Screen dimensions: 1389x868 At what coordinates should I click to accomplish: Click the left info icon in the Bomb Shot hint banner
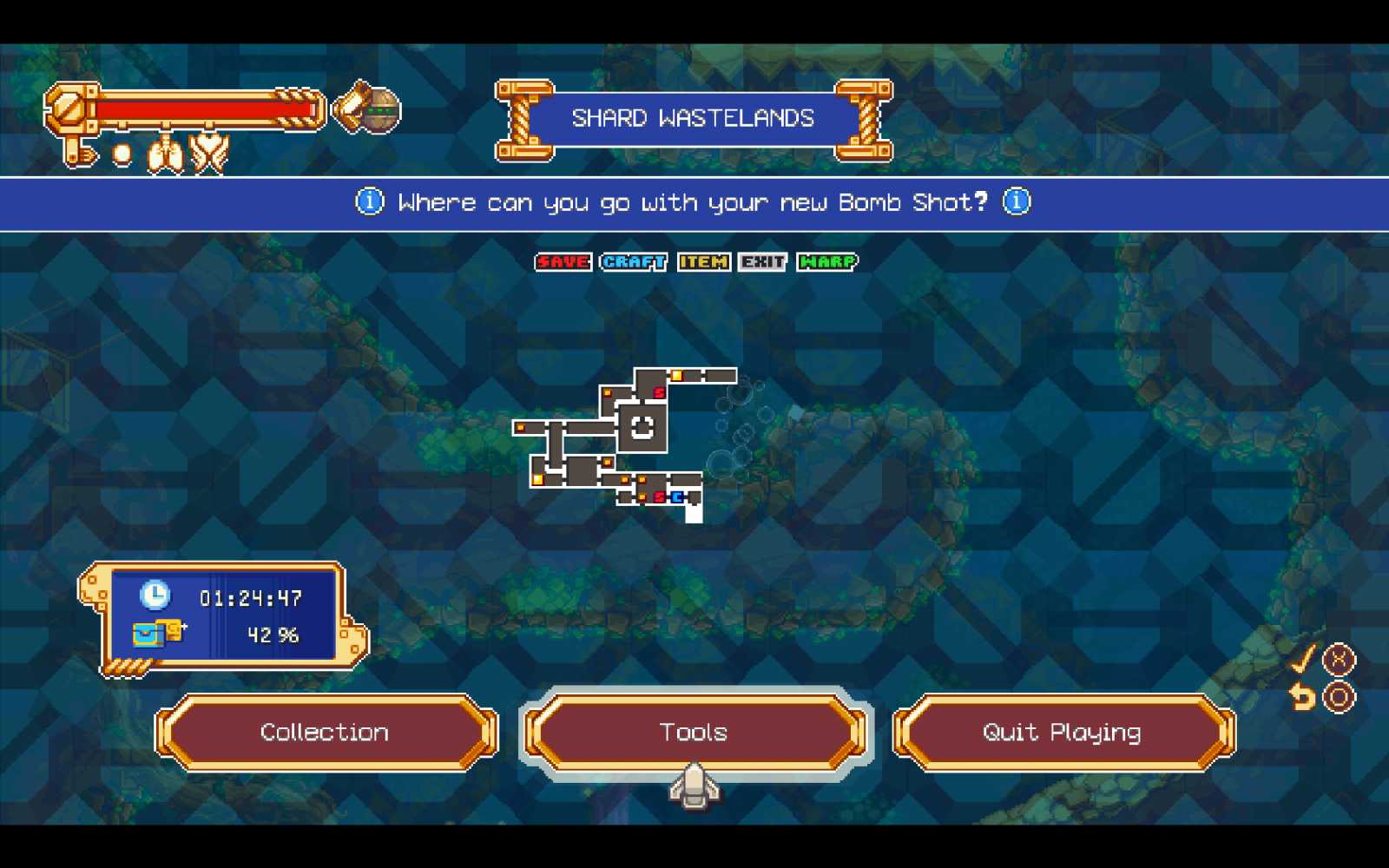coord(369,201)
